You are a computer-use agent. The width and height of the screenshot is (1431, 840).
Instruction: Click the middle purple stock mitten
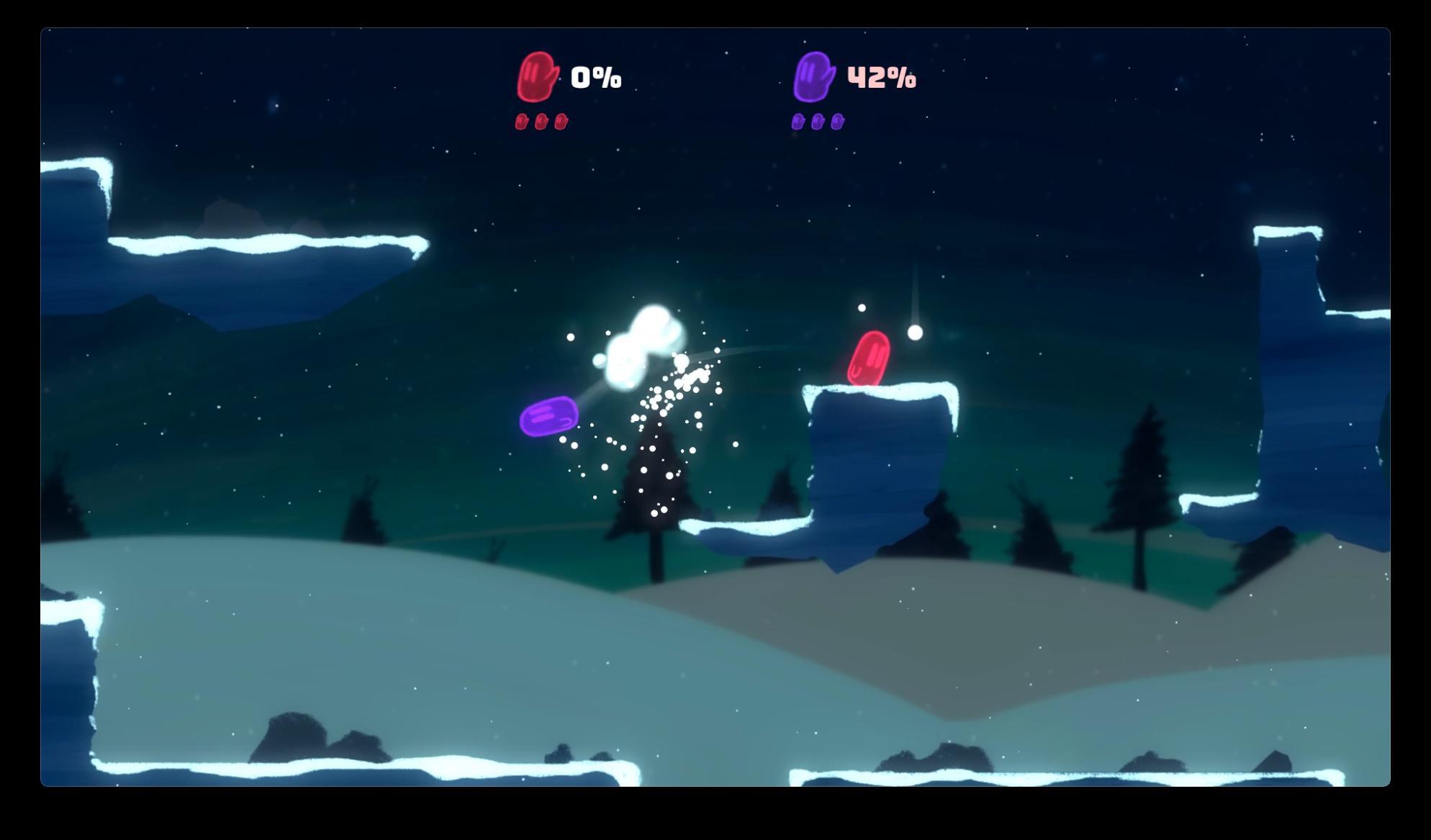pos(818,122)
